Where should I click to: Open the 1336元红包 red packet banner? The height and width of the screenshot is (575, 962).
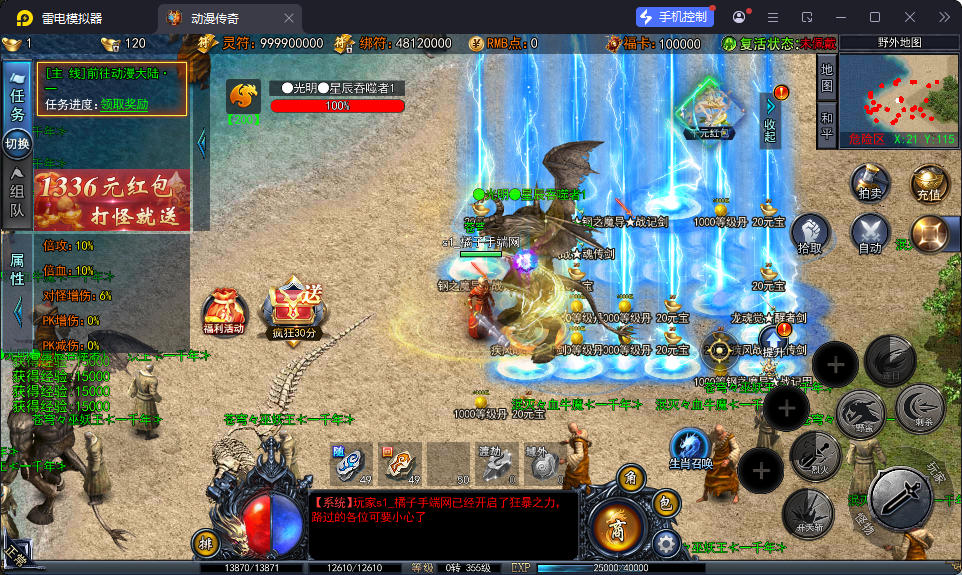pyautogui.click(x=110, y=199)
